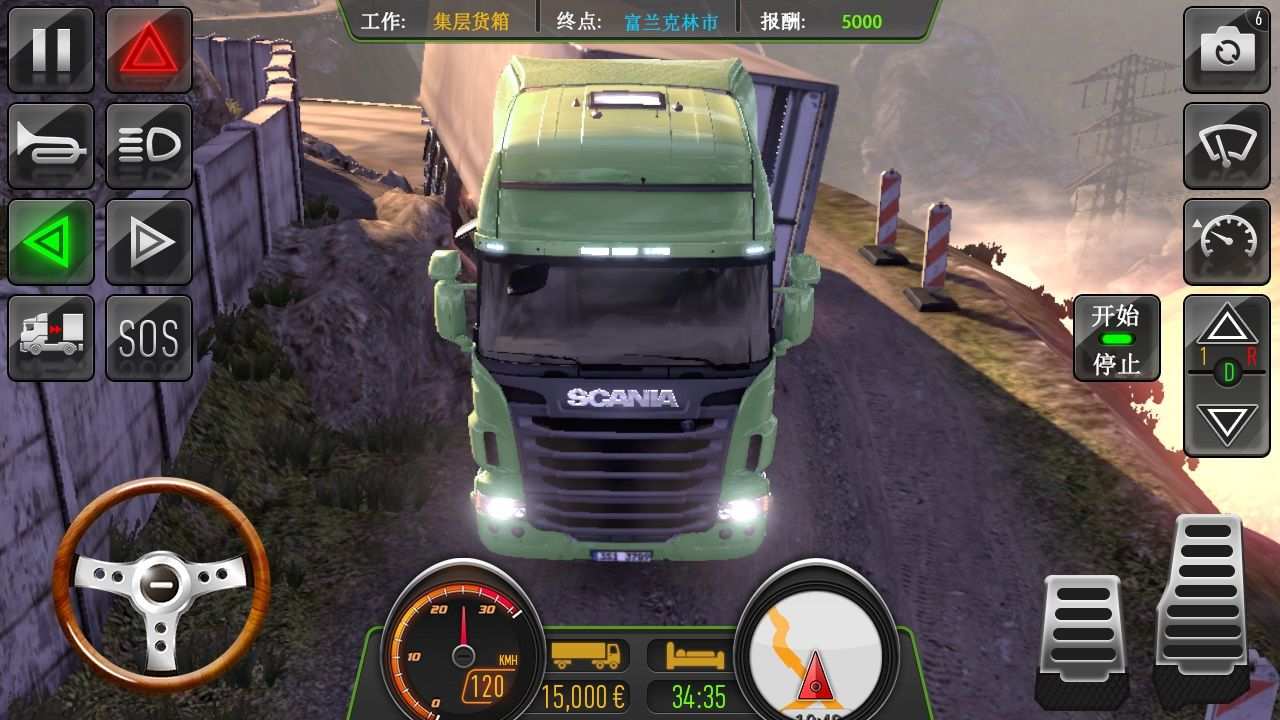Stop the engine using the 停止 button
This screenshot has width=1280, height=720.
(1115, 365)
